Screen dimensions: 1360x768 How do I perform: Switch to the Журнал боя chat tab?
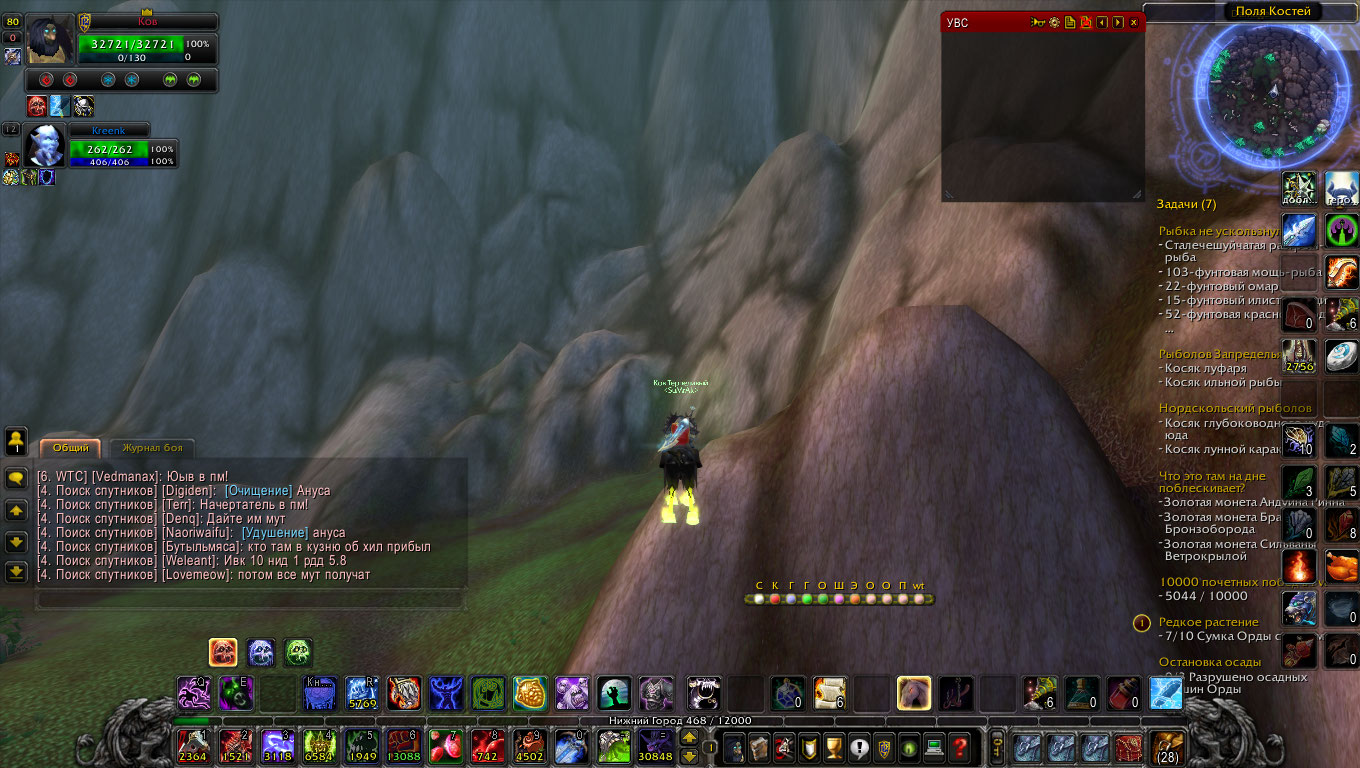click(152, 448)
